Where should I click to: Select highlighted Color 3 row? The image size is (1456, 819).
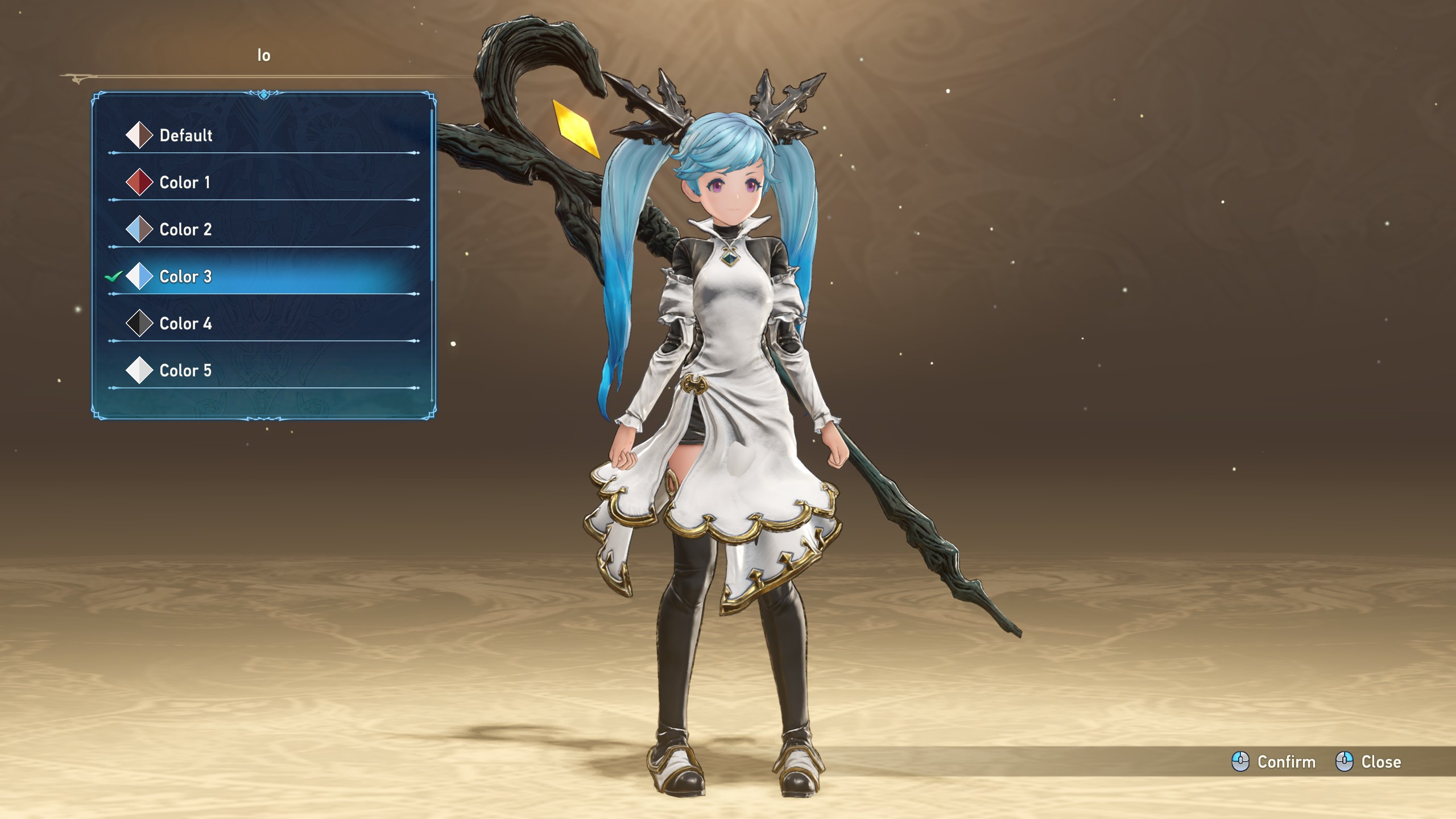click(x=185, y=277)
